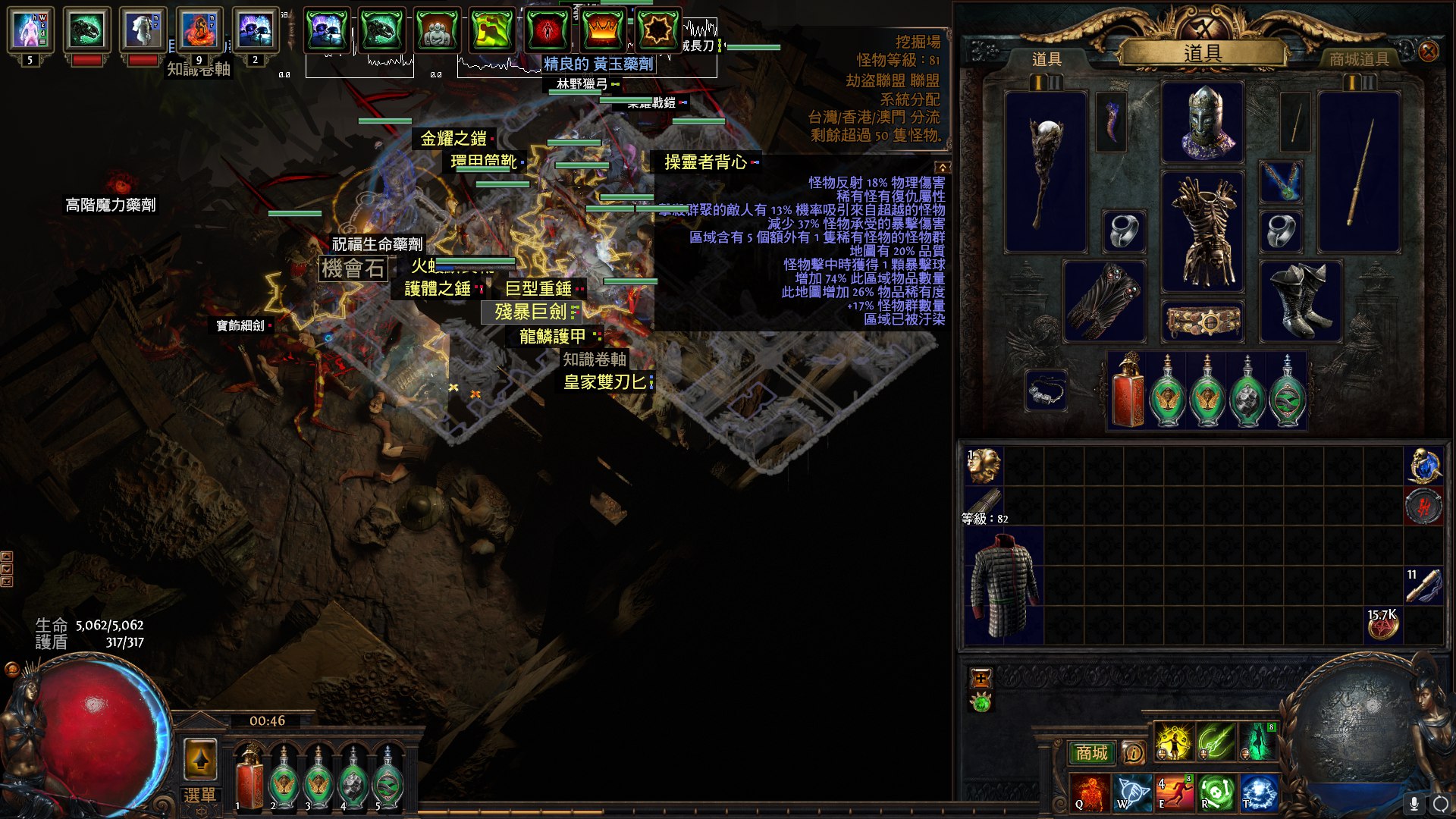Switch to the 商城道具 tab
Viewport: 1456px width, 819px height.
pos(1358,59)
